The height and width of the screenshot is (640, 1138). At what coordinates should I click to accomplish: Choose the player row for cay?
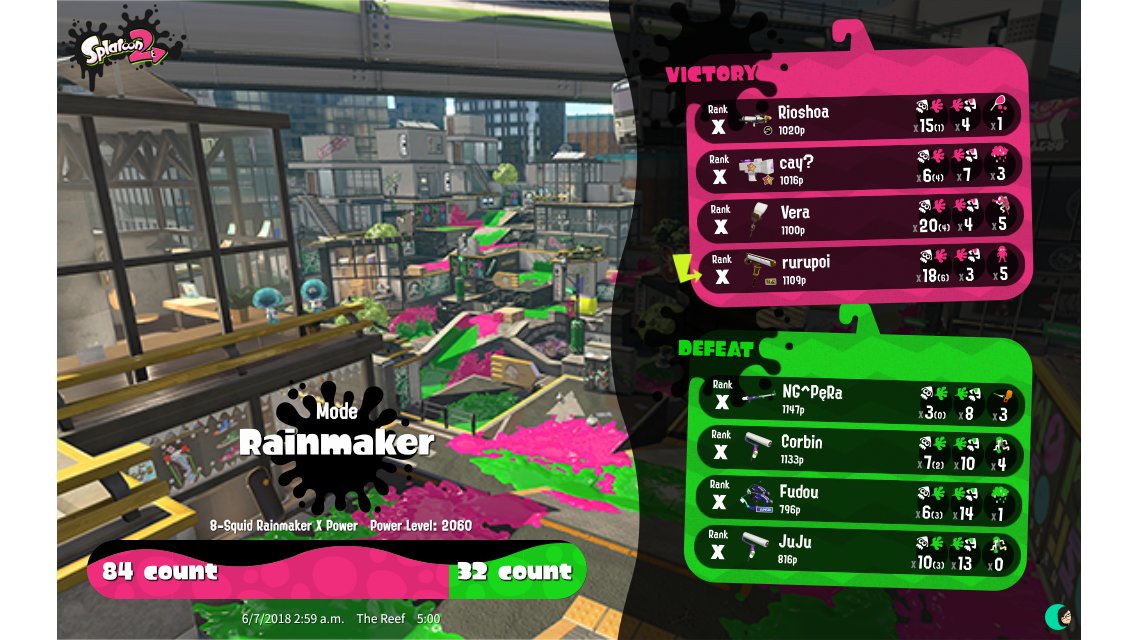[x=858, y=167]
